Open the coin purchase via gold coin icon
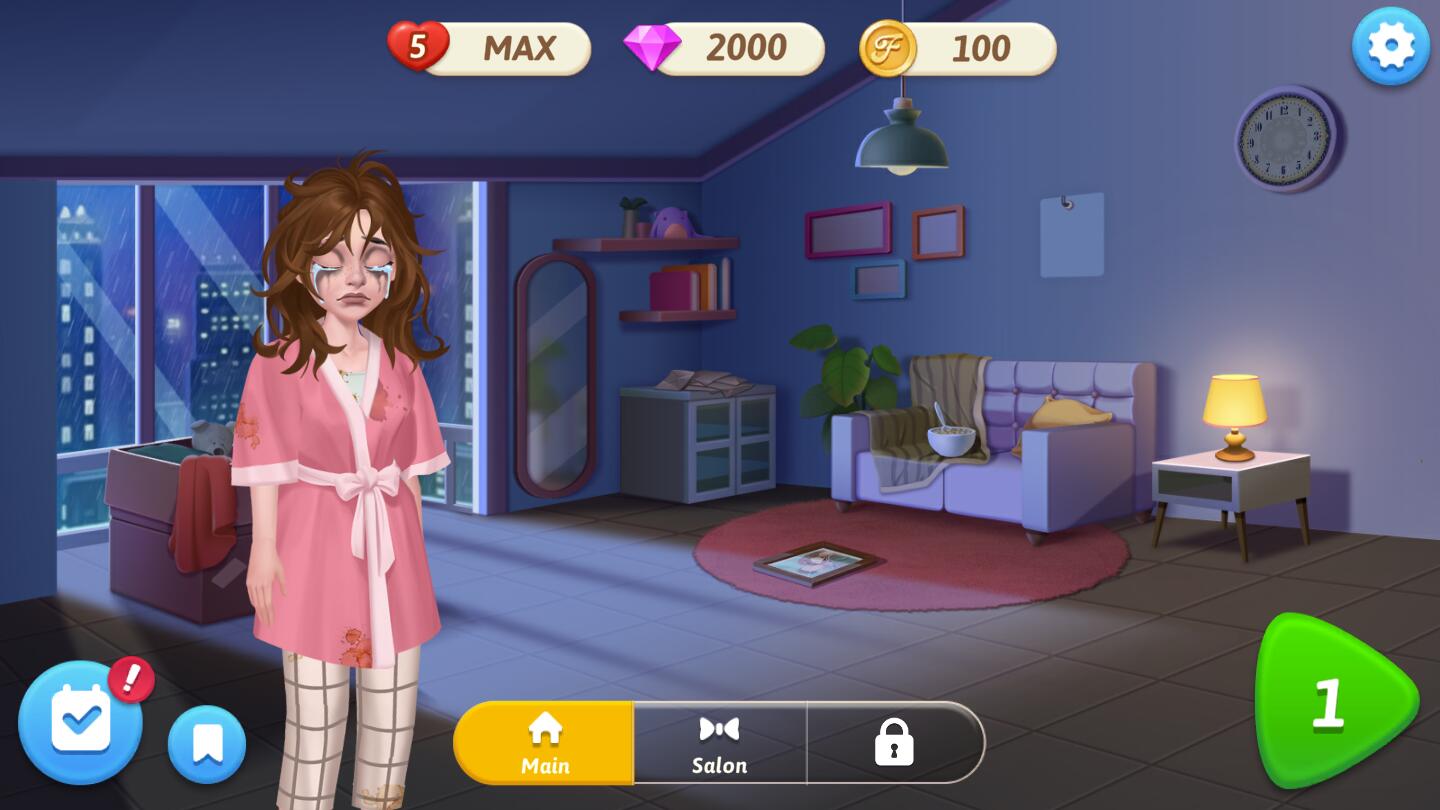Viewport: 1440px width, 810px height. point(889,47)
